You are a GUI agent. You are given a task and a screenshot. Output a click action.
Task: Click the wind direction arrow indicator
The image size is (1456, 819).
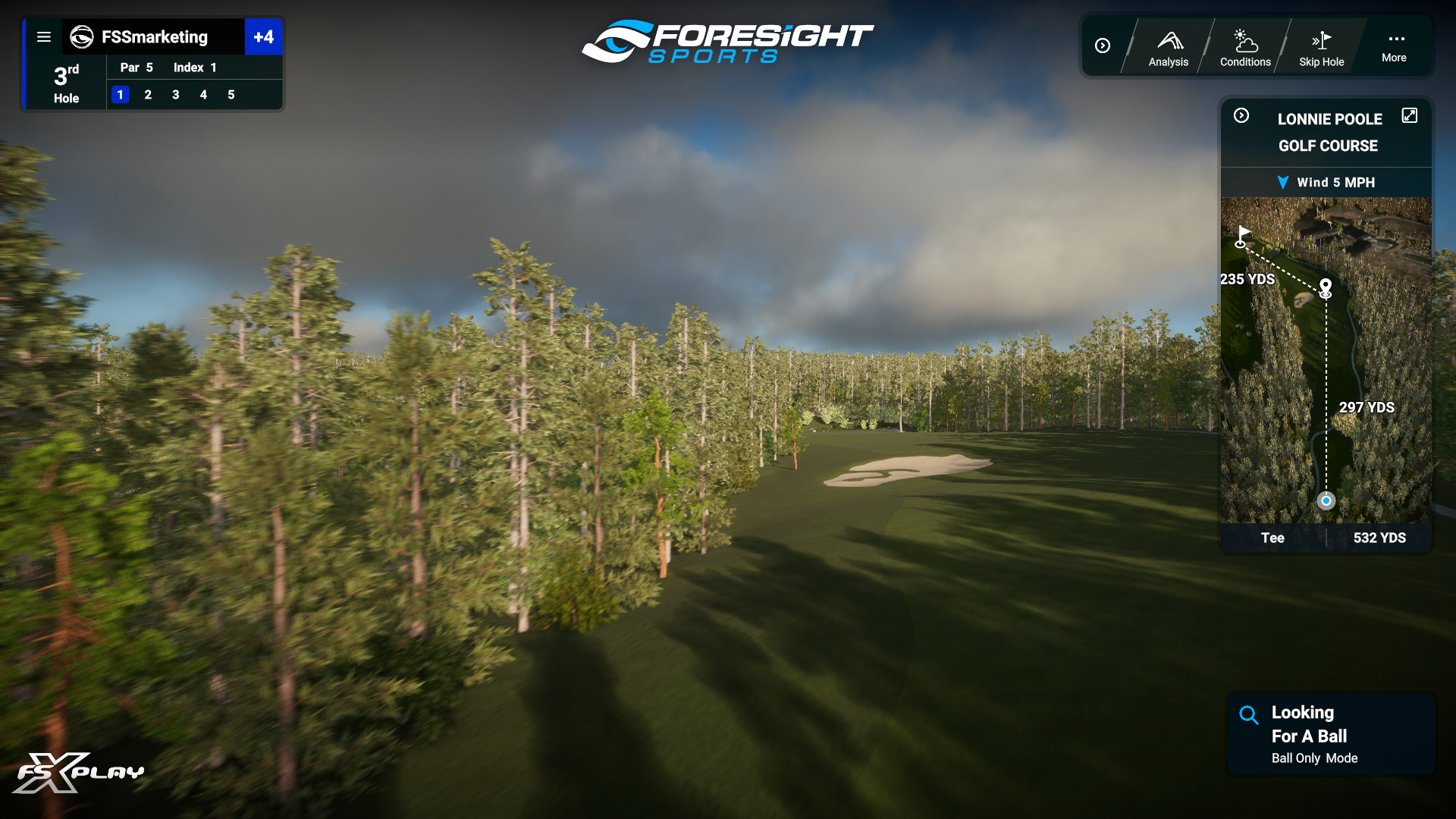(x=1283, y=182)
